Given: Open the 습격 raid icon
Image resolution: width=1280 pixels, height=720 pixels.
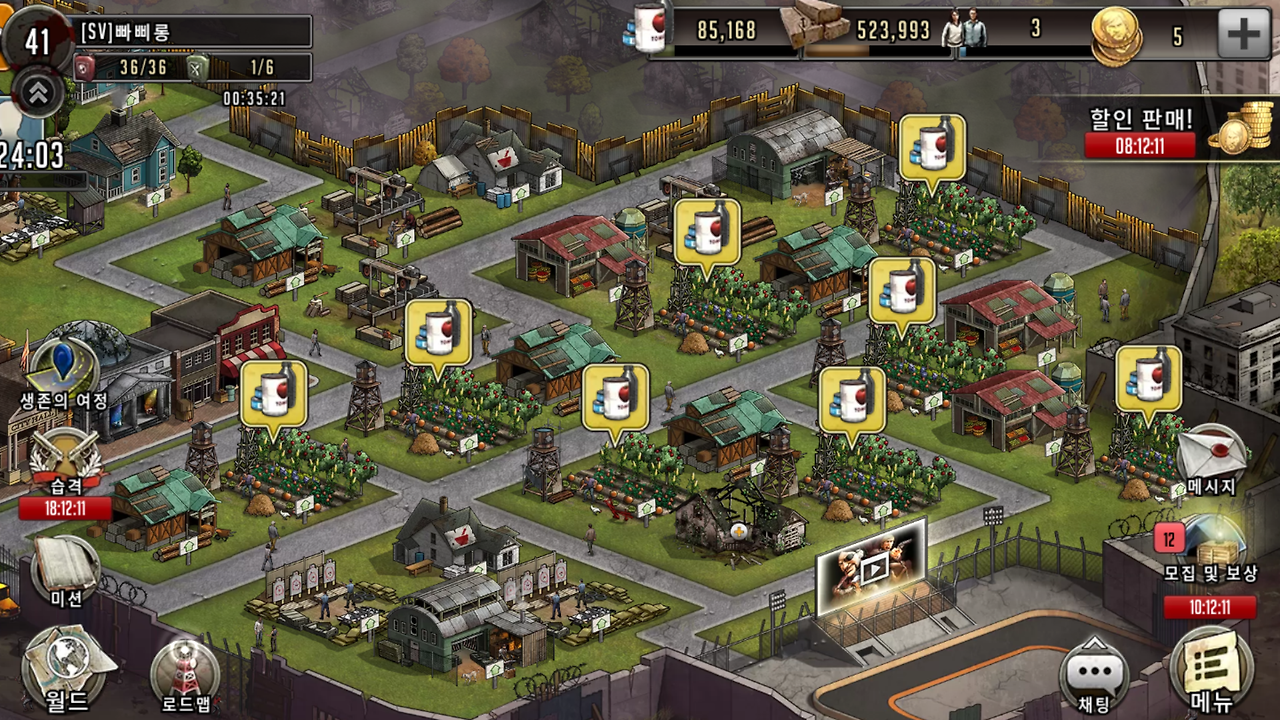Looking at the screenshot, I should click(64, 460).
